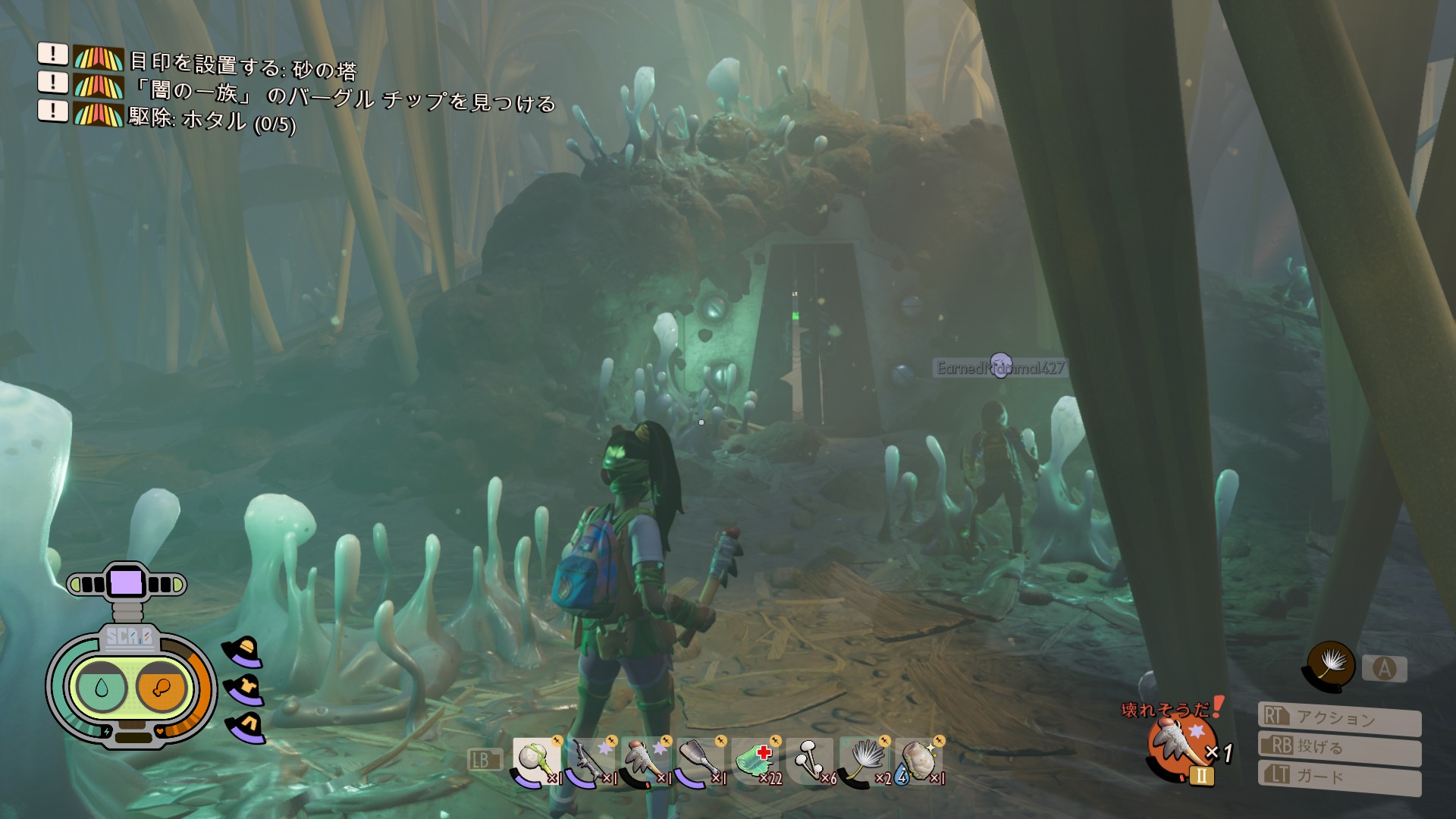Select the canteen hotbar slot
The width and height of the screenshot is (1456, 819).
(919, 761)
